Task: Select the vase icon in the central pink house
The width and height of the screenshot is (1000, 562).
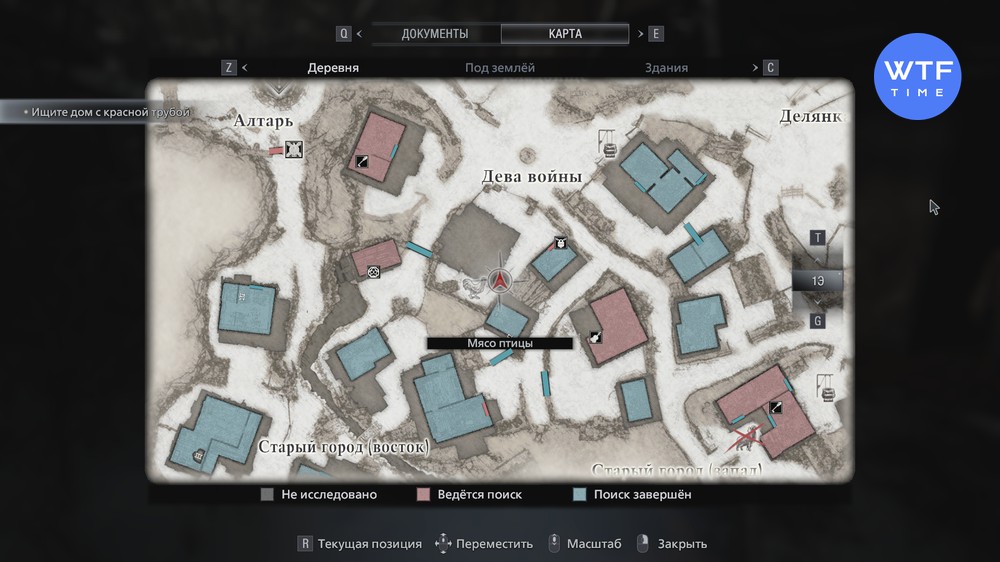Action: coord(595,338)
